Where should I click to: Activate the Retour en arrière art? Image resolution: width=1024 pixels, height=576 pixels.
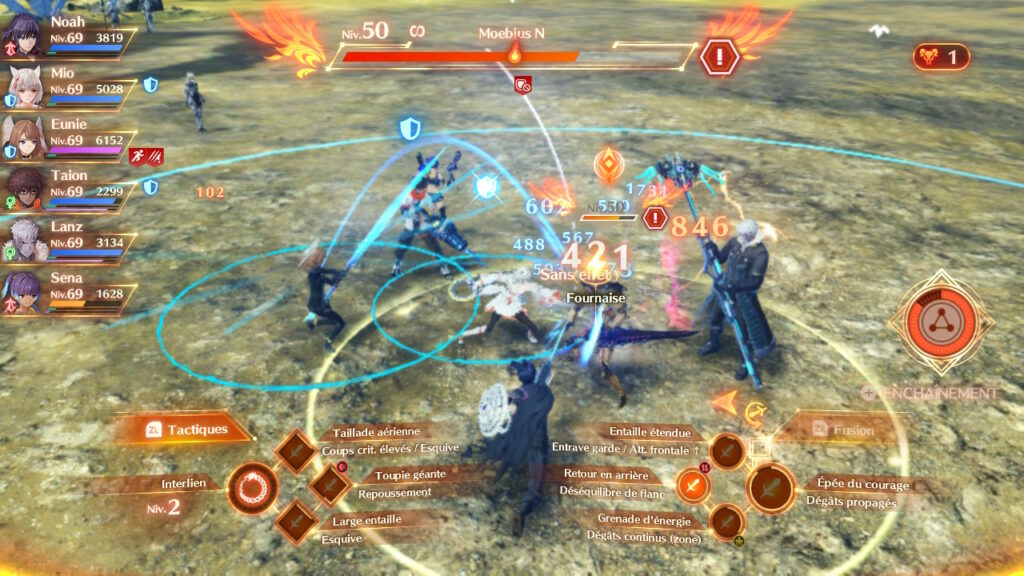tap(694, 486)
